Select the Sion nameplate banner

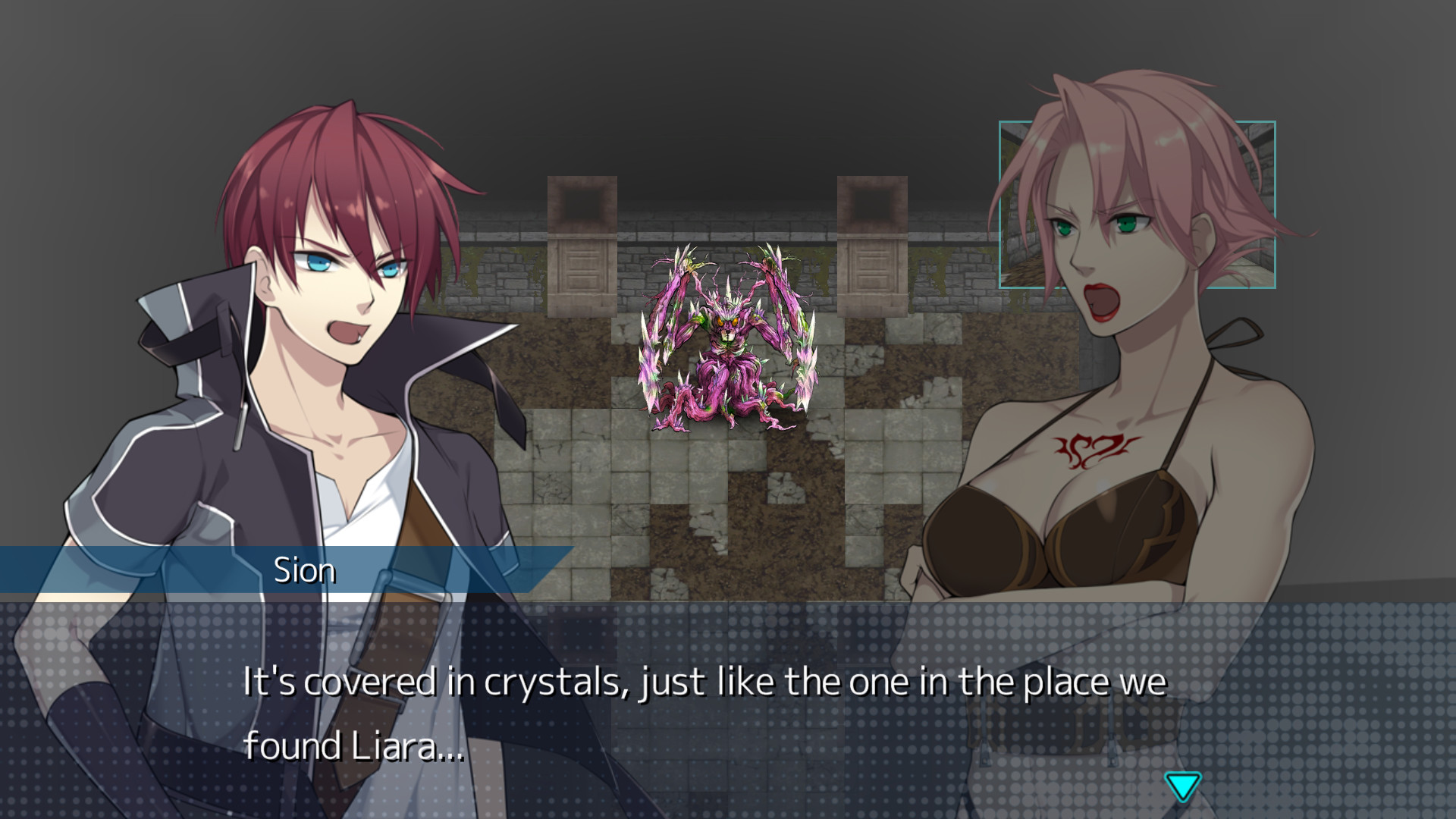coord(306,570)
